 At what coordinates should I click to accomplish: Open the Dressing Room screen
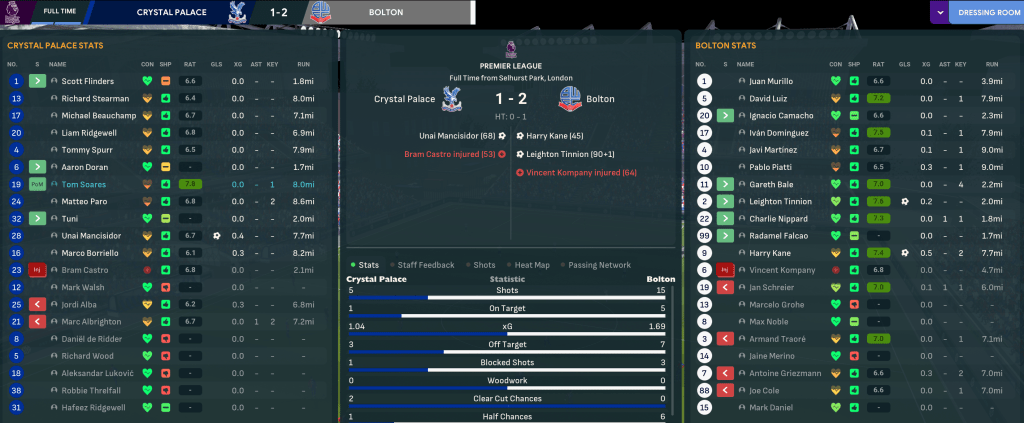pyautogui.click(x=984, y=12)
